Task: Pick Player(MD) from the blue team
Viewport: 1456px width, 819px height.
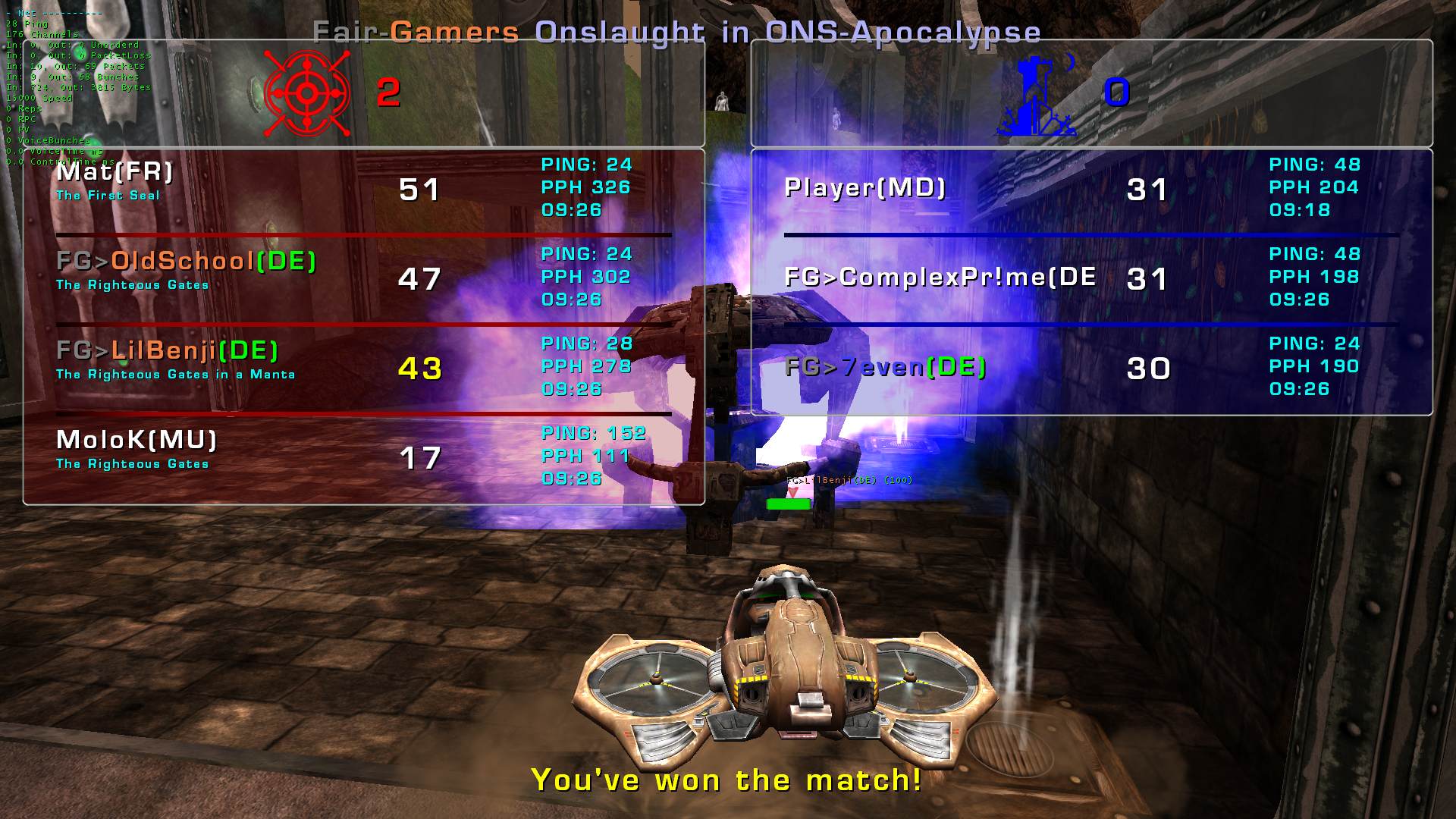Action: pyautogui.click(x=865, y=188)
